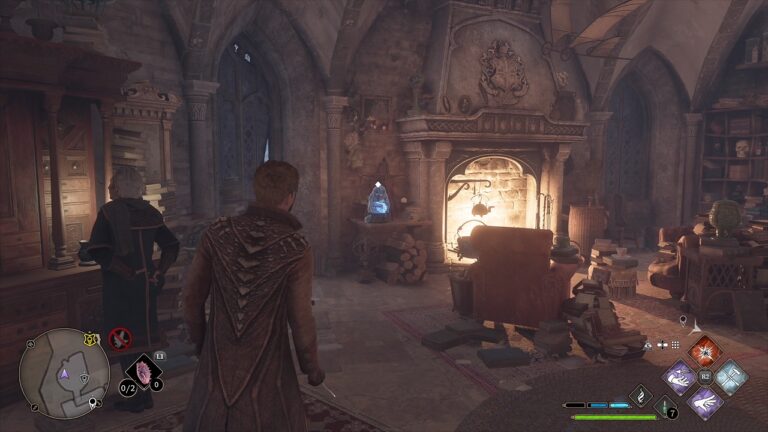Drink the Wiggenweld healing potion
768x432 pixels.
[665, 408]
